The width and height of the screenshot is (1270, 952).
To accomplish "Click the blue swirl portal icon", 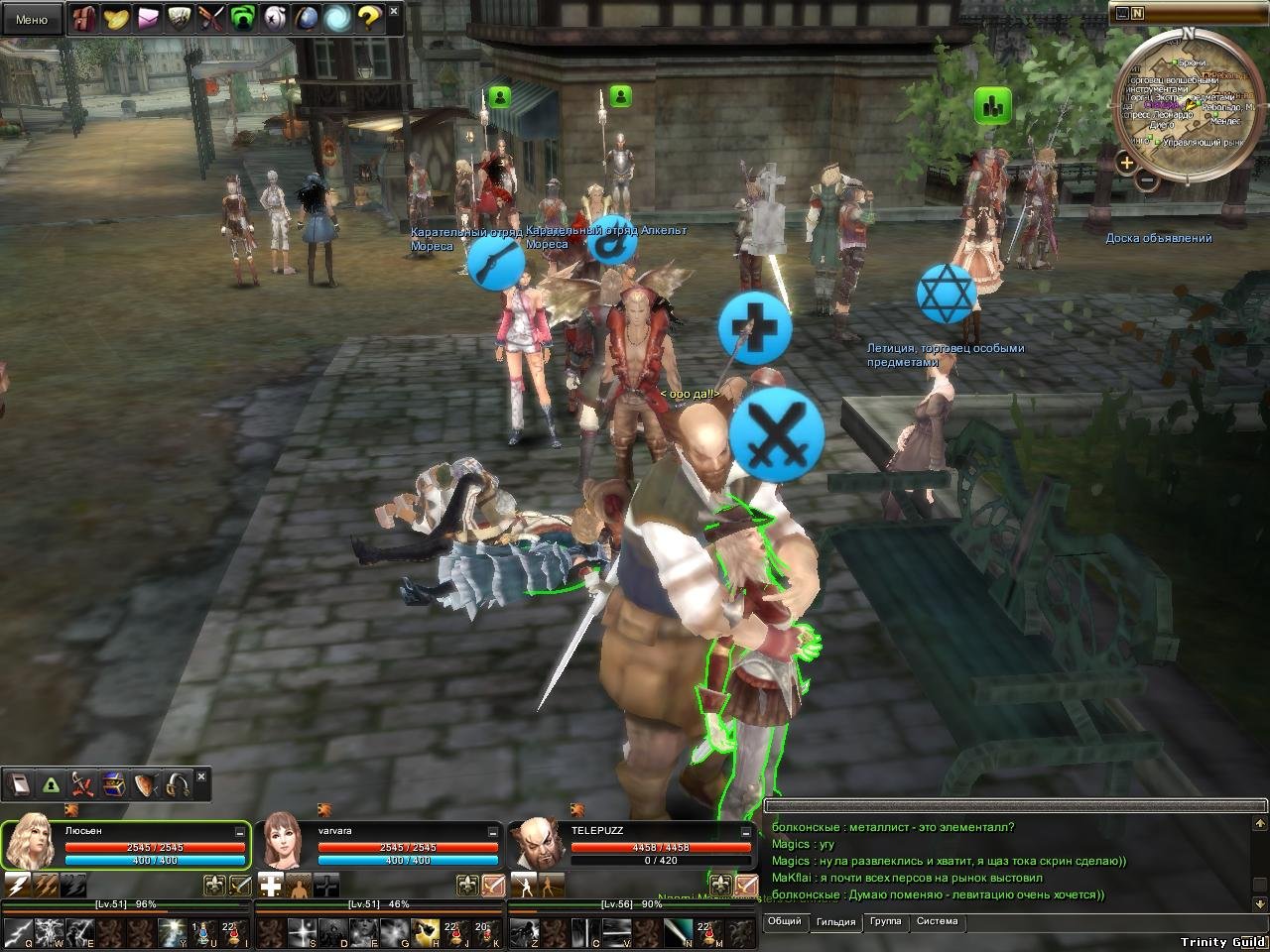I will point(337,18).
